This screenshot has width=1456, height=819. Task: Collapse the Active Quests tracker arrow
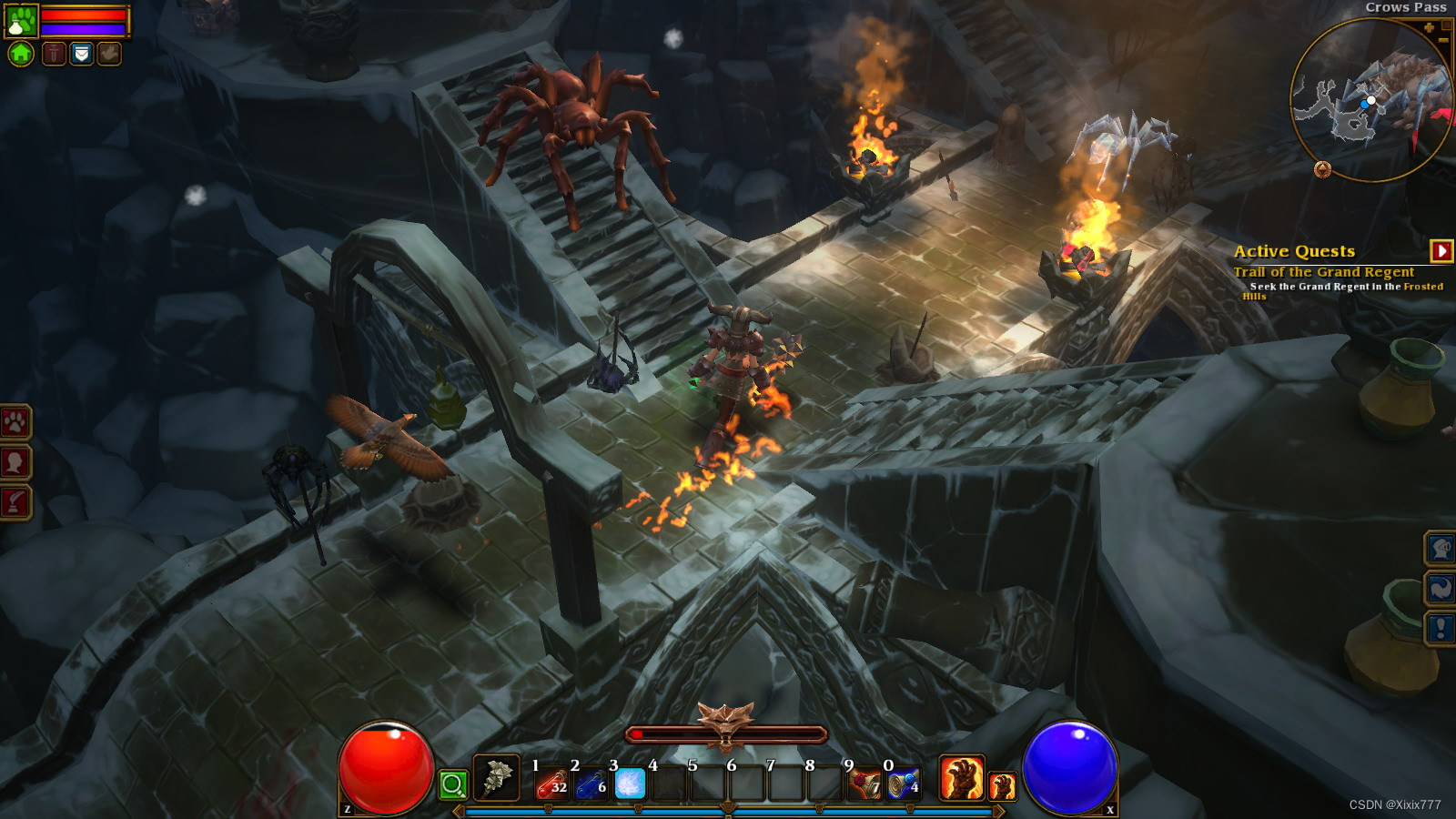pos(1441,250)
